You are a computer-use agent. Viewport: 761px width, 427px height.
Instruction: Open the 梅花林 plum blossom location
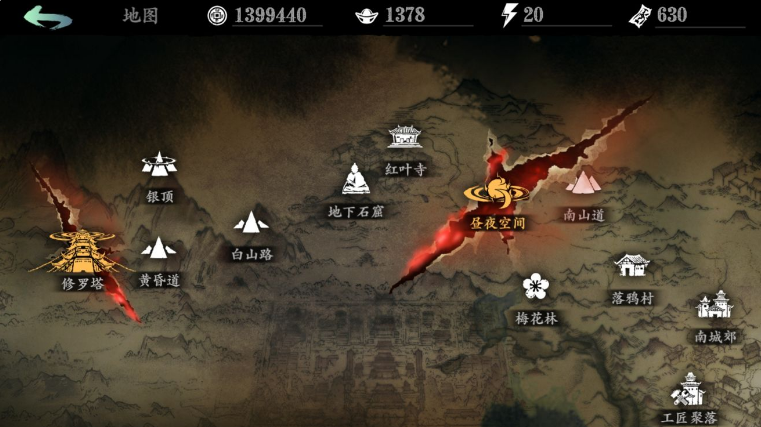(537, 288)
